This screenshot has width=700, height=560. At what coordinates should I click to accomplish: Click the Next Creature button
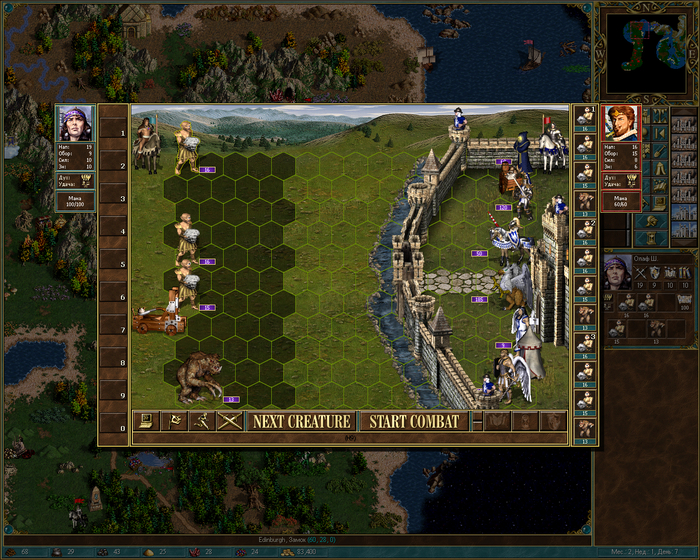click(301, 421)
